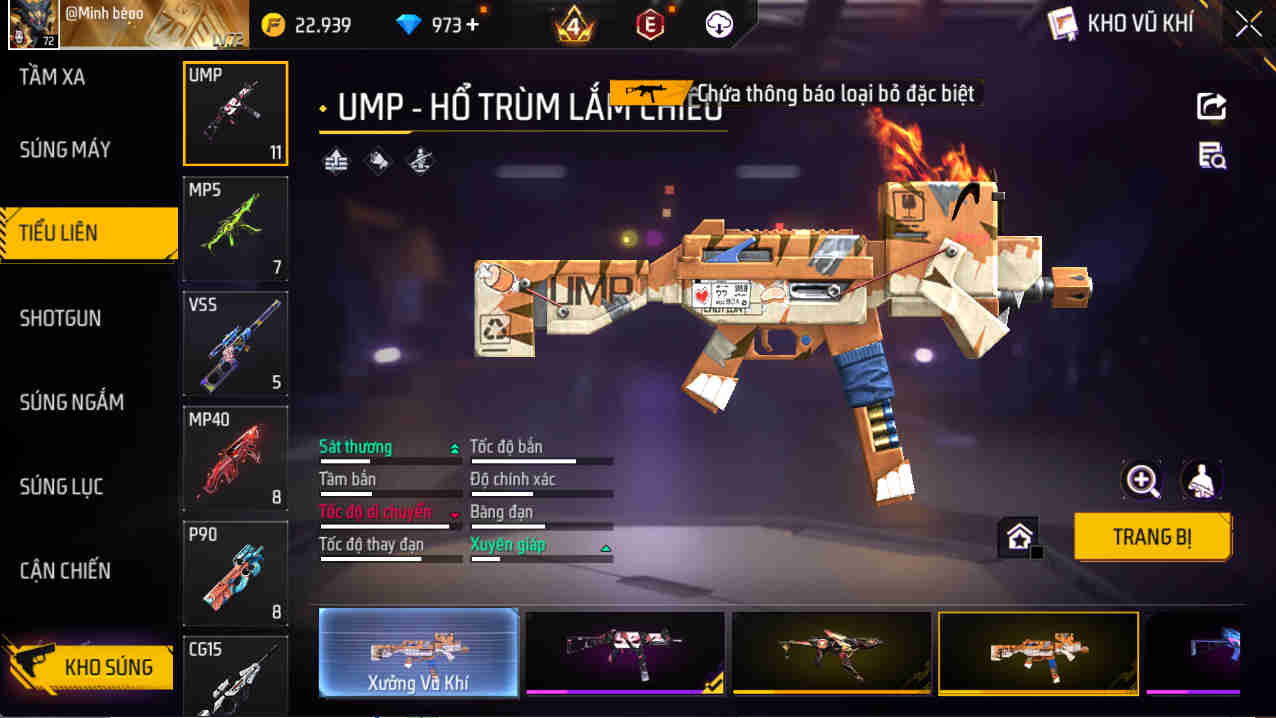
Task: Equip the weapon with TRANG BỊ button
Action: pos(1152,537)
